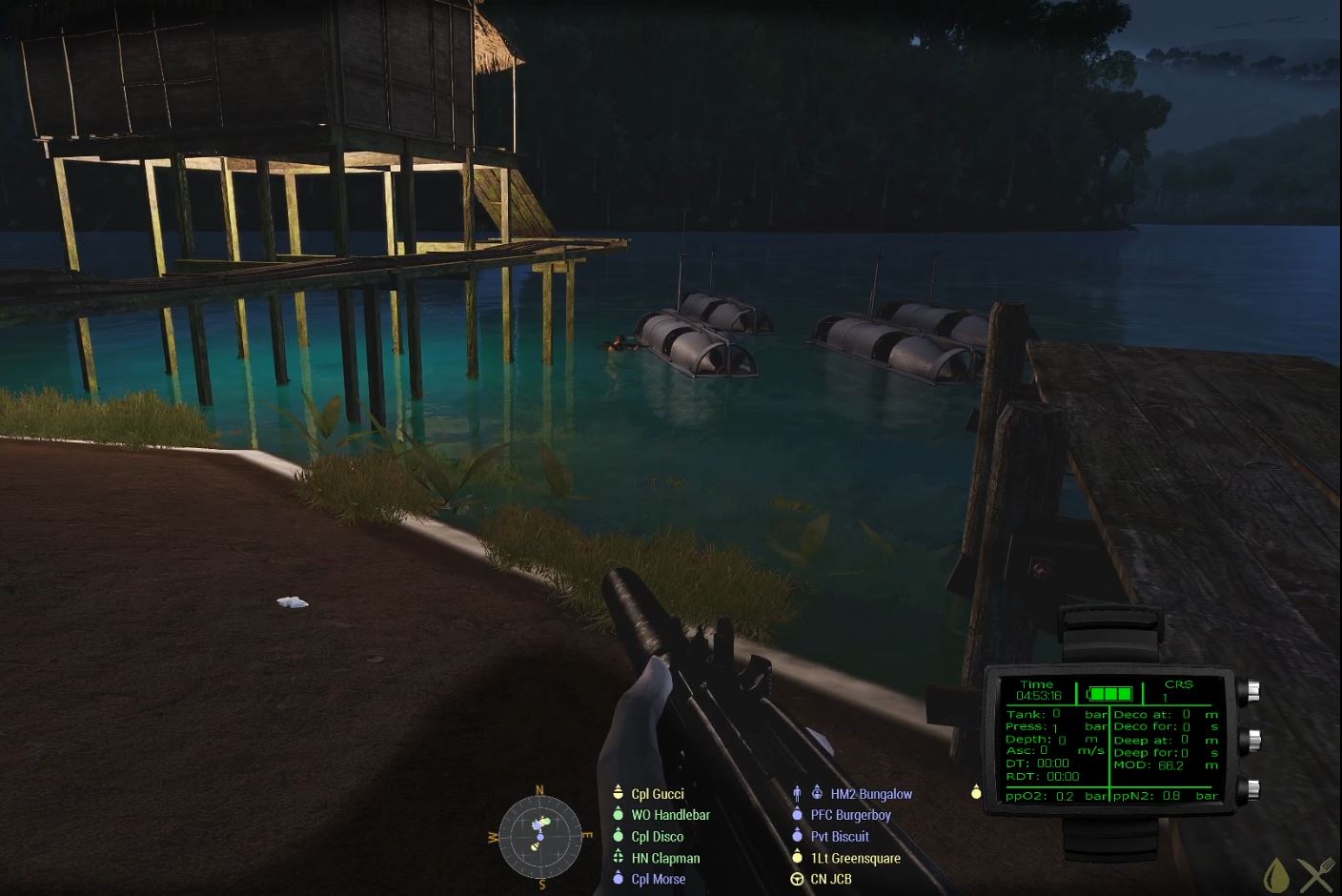Check the water drop thirst icon
Viewport: 1342px width, 896px height.
coord(1276,874)
